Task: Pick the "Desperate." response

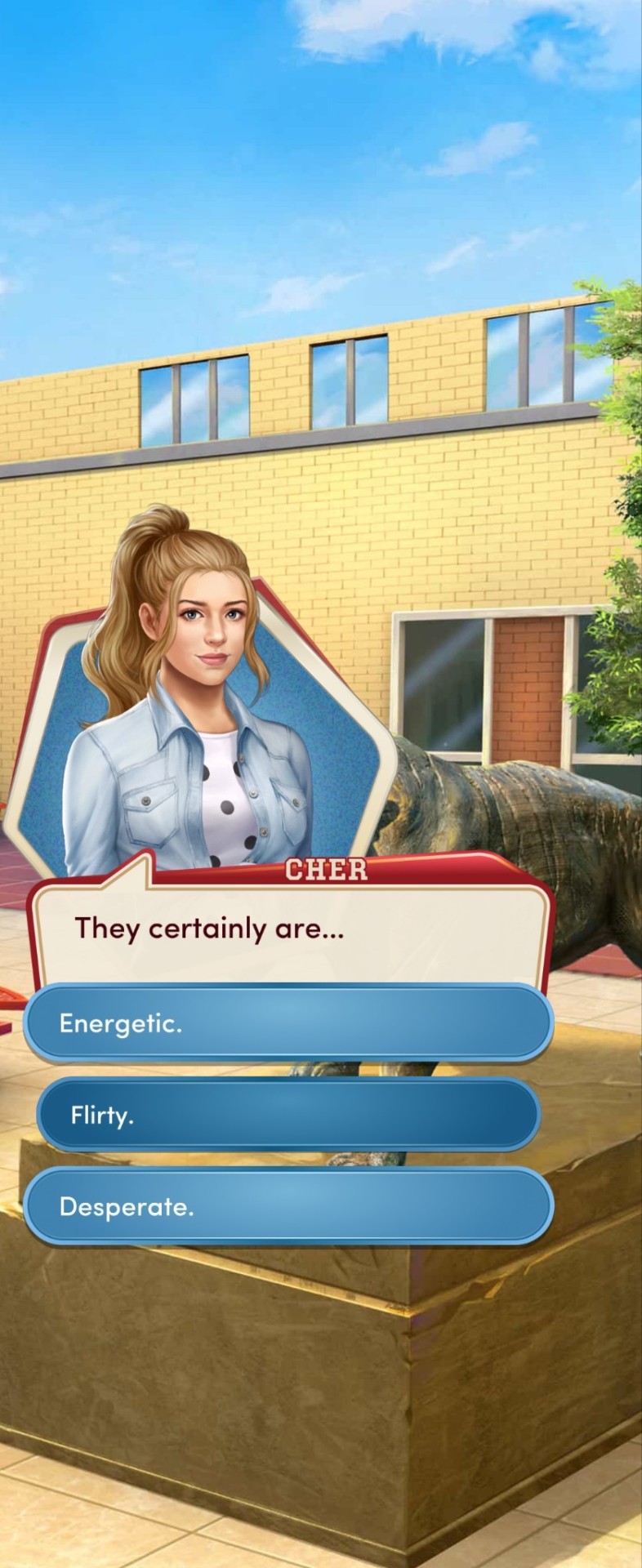Action: point(288,1206)
